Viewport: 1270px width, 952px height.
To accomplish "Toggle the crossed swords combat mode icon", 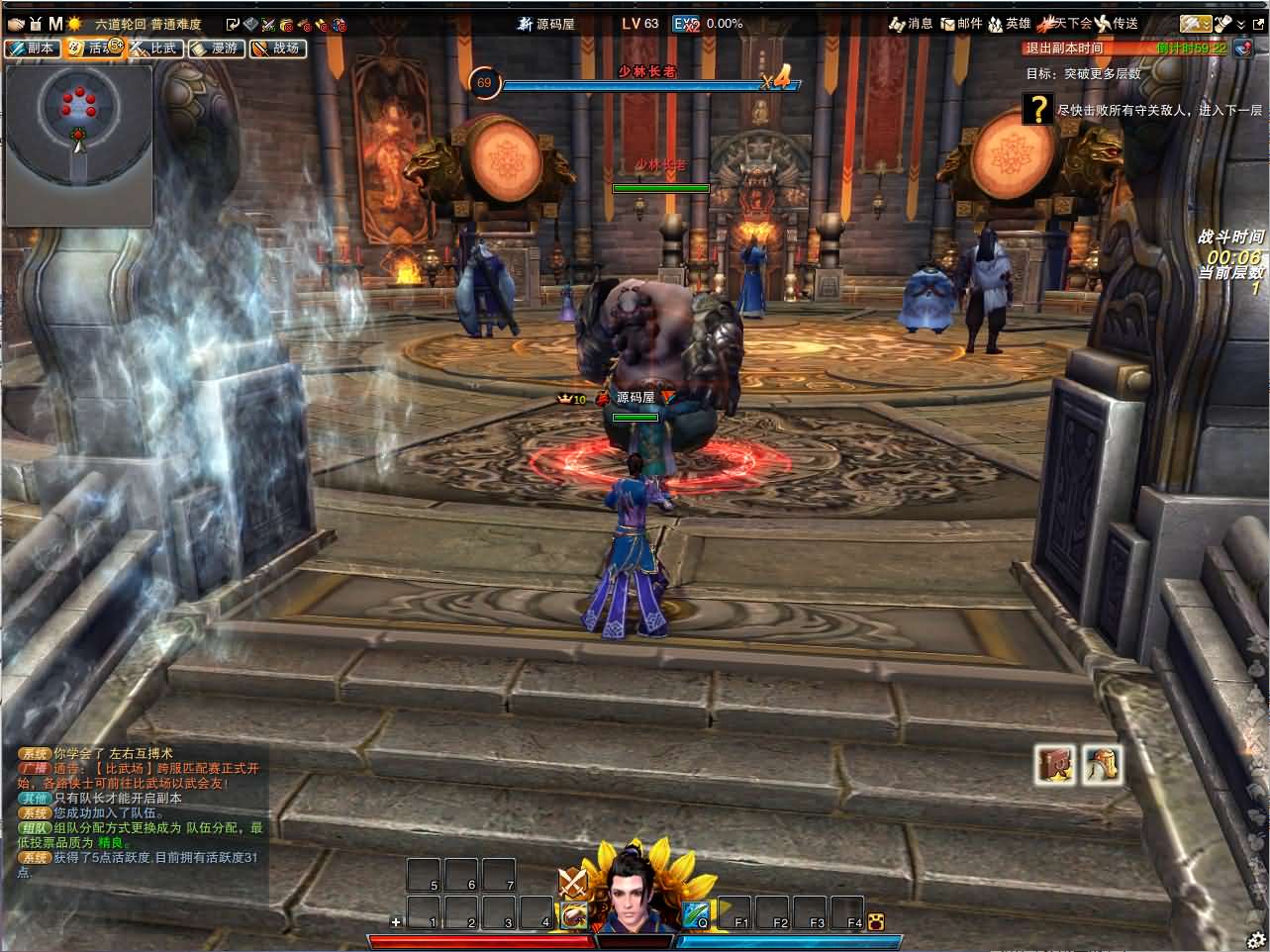I will 572,882.
